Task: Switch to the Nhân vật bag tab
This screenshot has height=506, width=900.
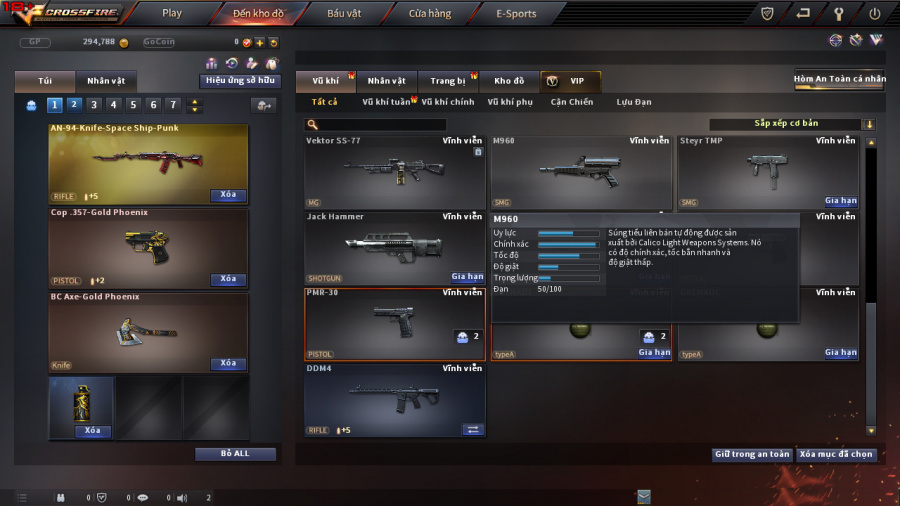Action: point(106,81)
